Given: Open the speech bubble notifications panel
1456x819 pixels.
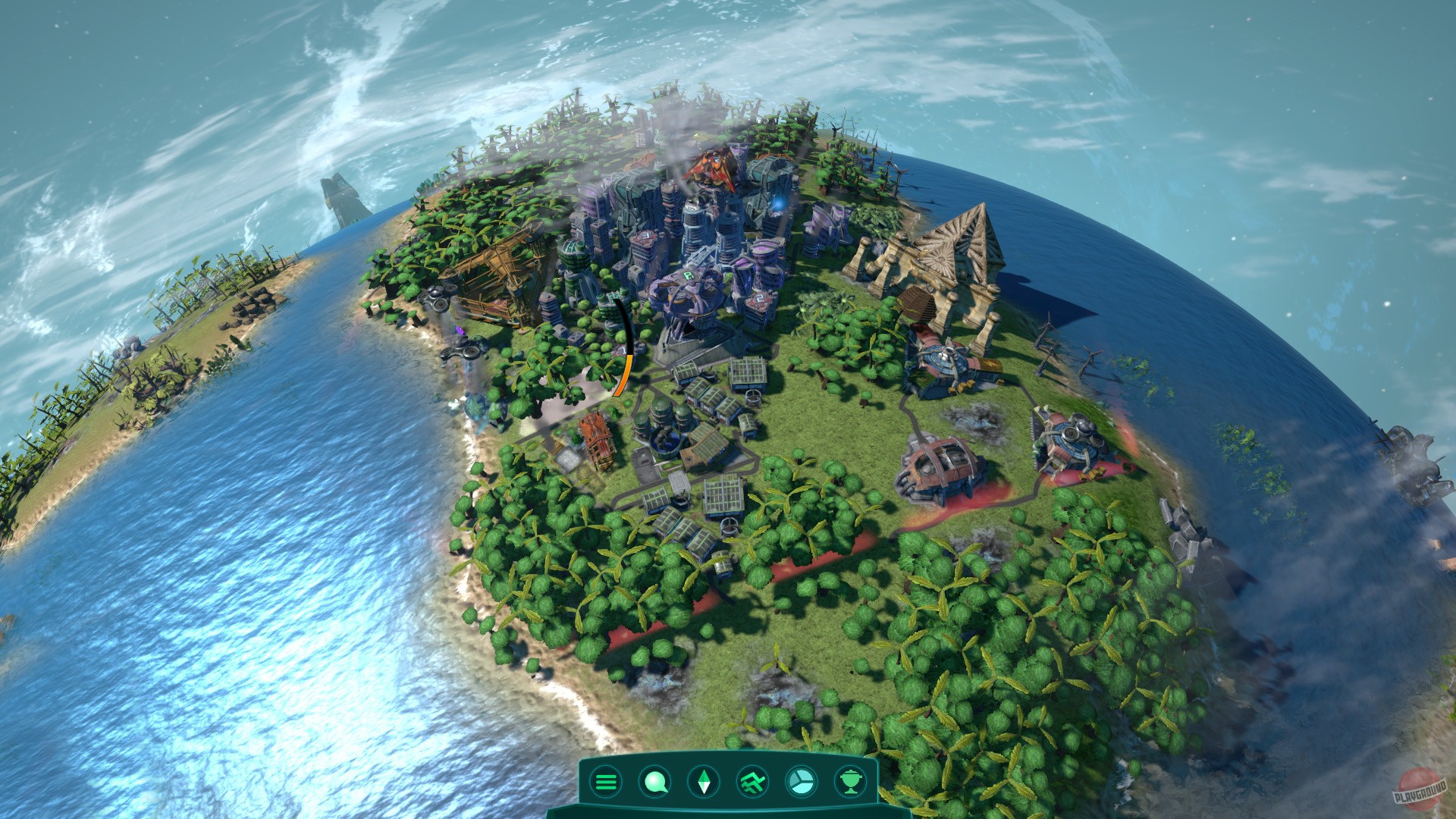Looking at the screenshot, I should pyautogui.click(x=654, y=782).
